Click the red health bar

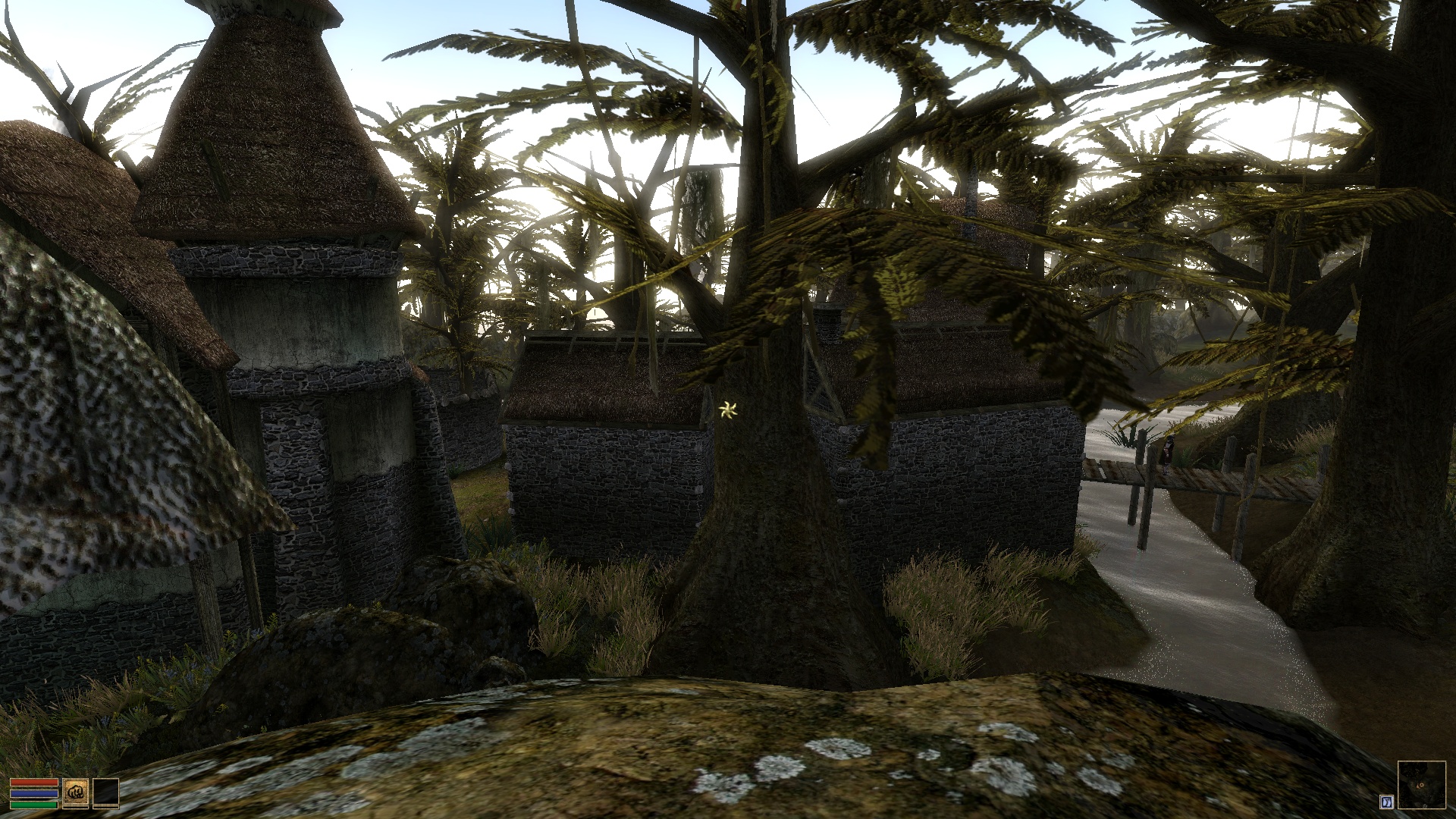34,783
